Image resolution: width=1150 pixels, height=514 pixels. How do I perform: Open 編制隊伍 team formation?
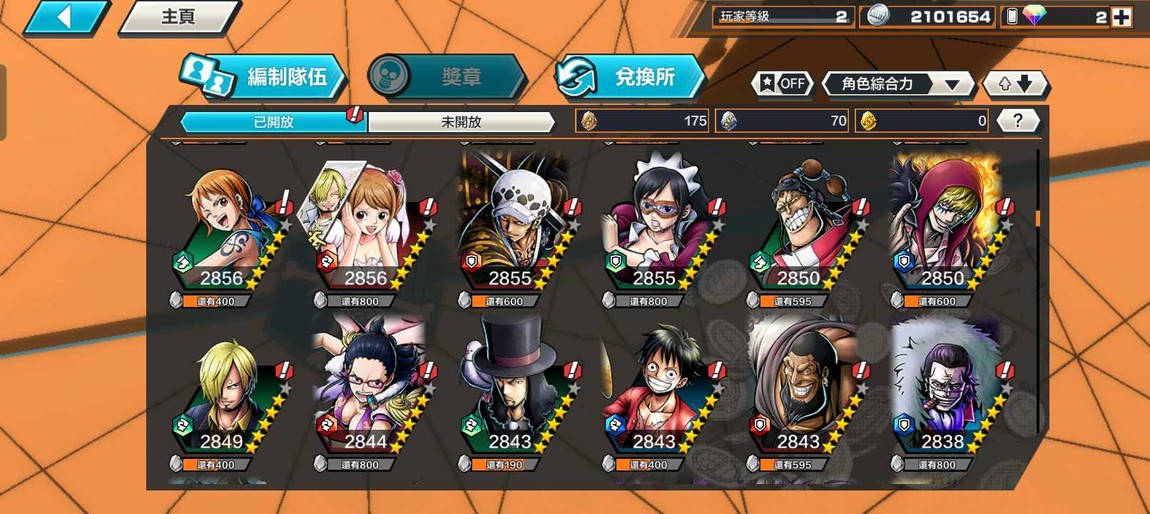264,77
